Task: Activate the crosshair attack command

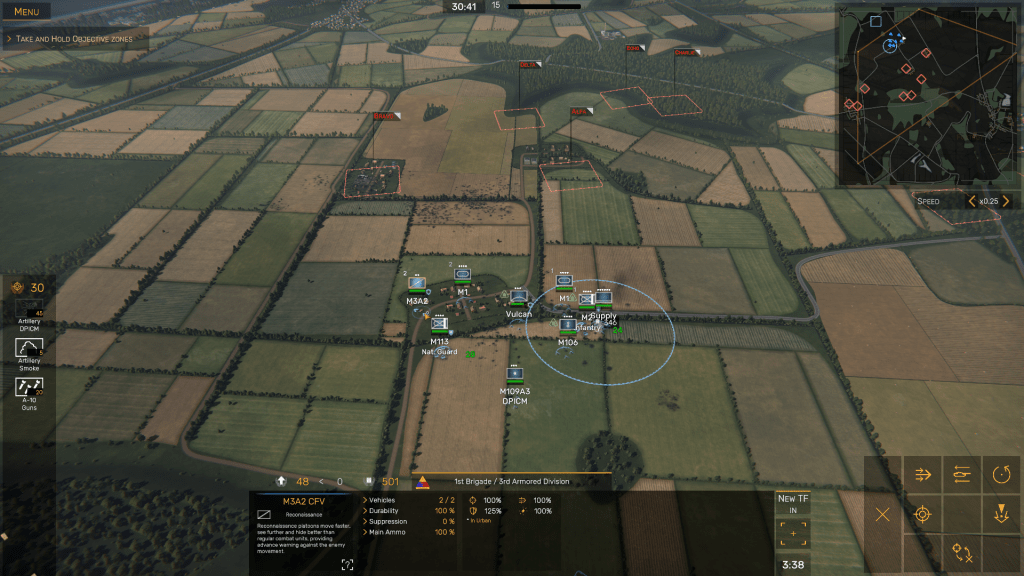Action: point(923,514)
